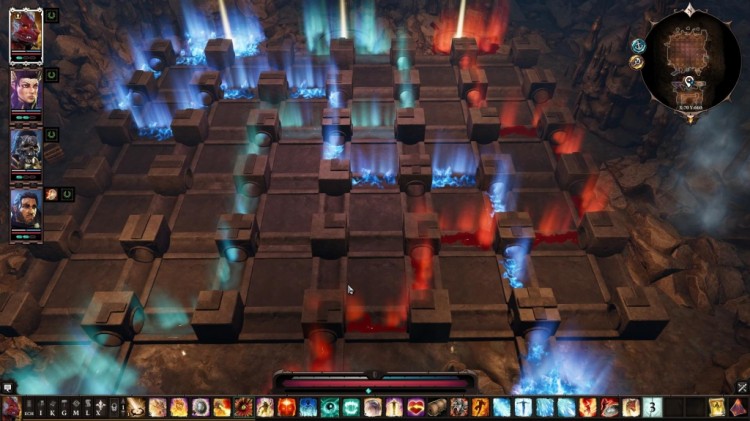Select the purple-haired elf party portrait
Viewport: 750px width, 421px height.
(25, 90)
